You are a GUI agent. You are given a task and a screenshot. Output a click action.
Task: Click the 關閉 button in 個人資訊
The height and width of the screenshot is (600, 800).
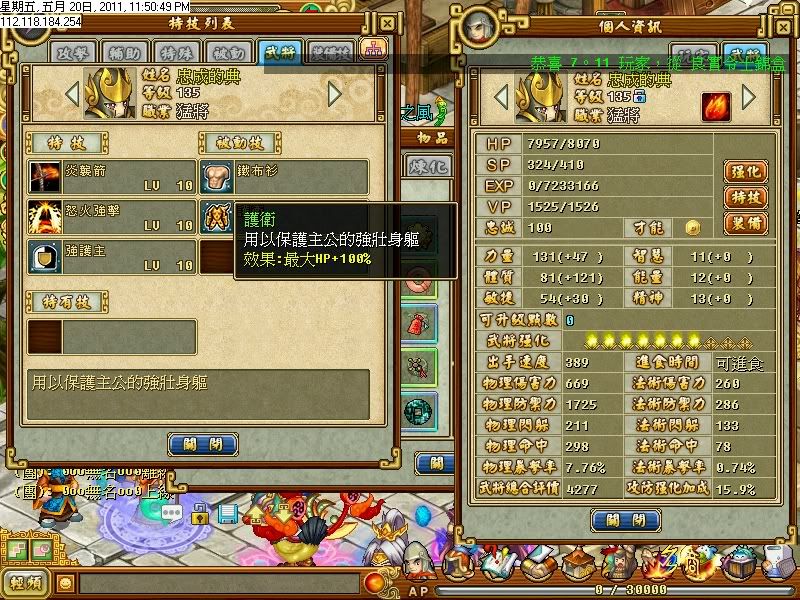click(625, 520)
